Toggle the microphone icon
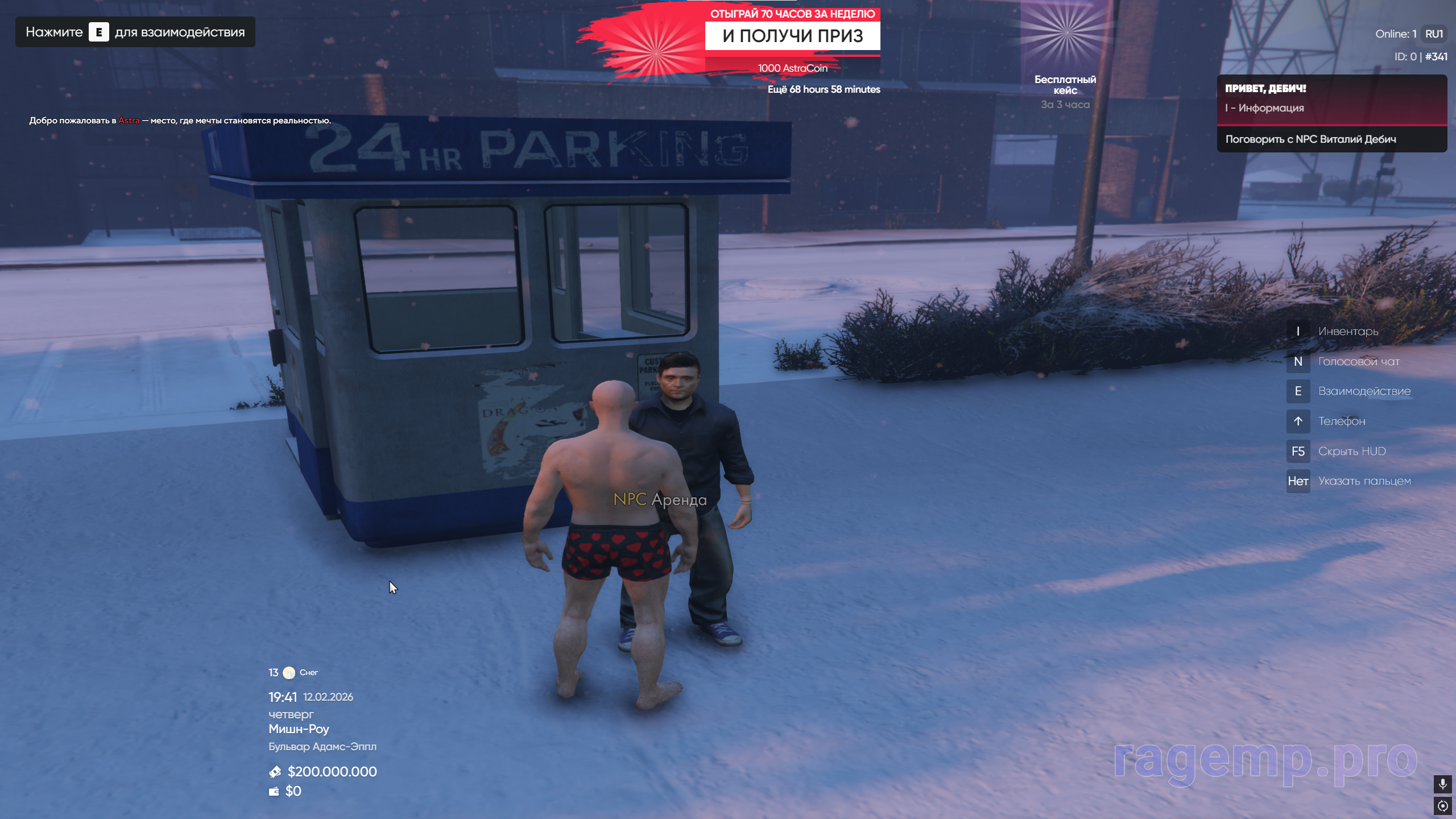 (1442, 784)
